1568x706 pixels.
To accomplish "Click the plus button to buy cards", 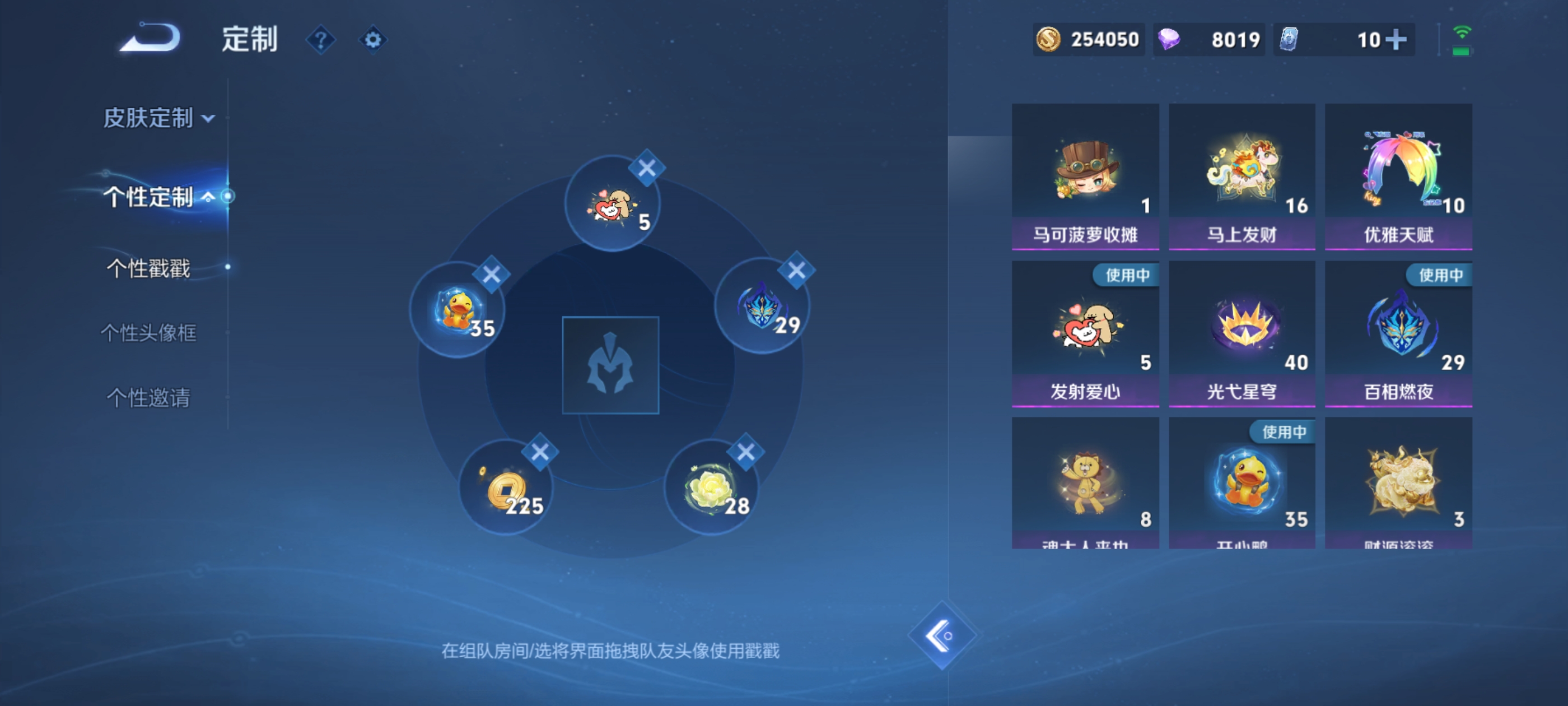I will 1396,39.
